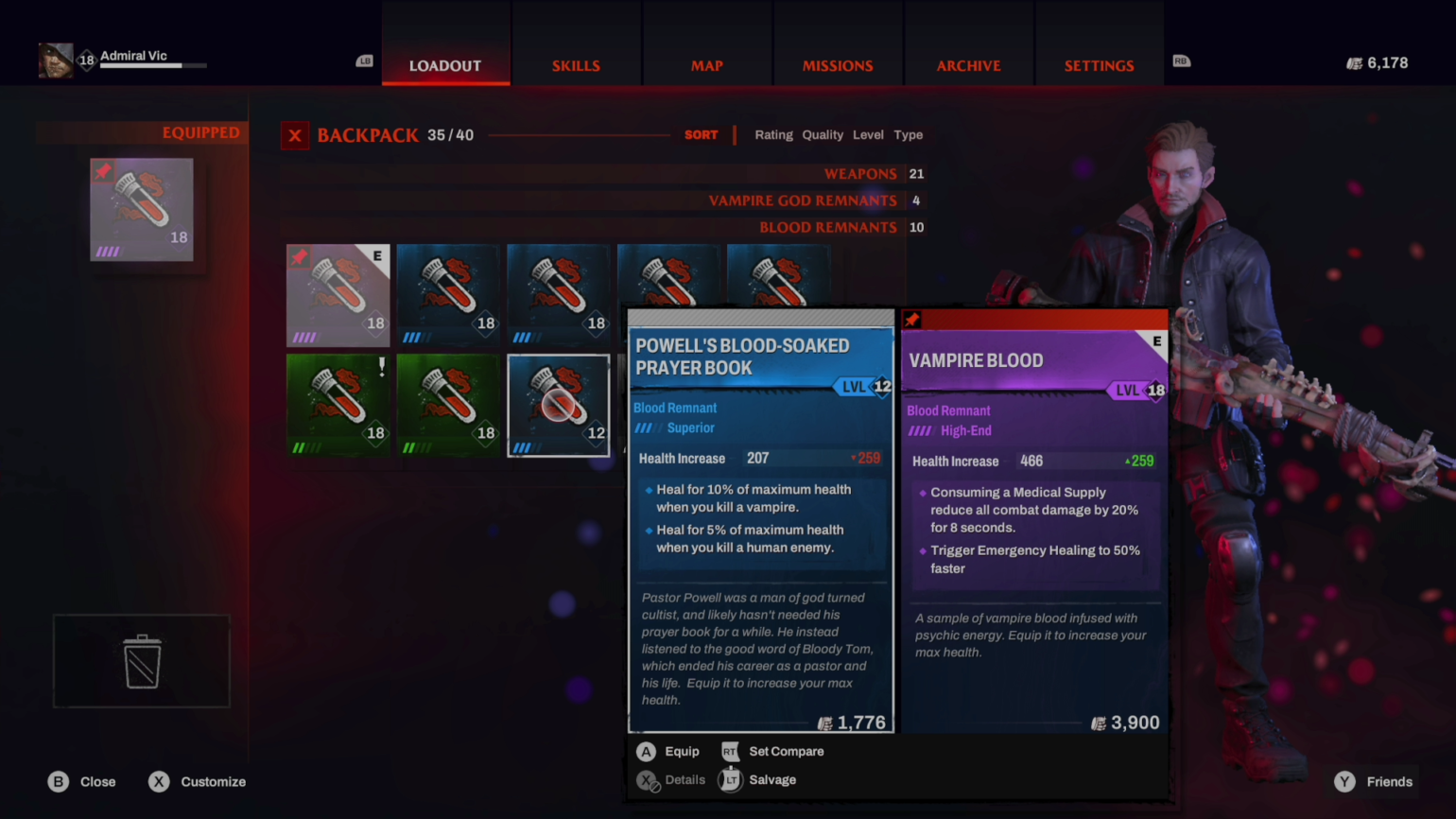Select the level 12 blood remnant vial
The width and height of the screenshot is (1456, 819).
(x=558, y=405)
